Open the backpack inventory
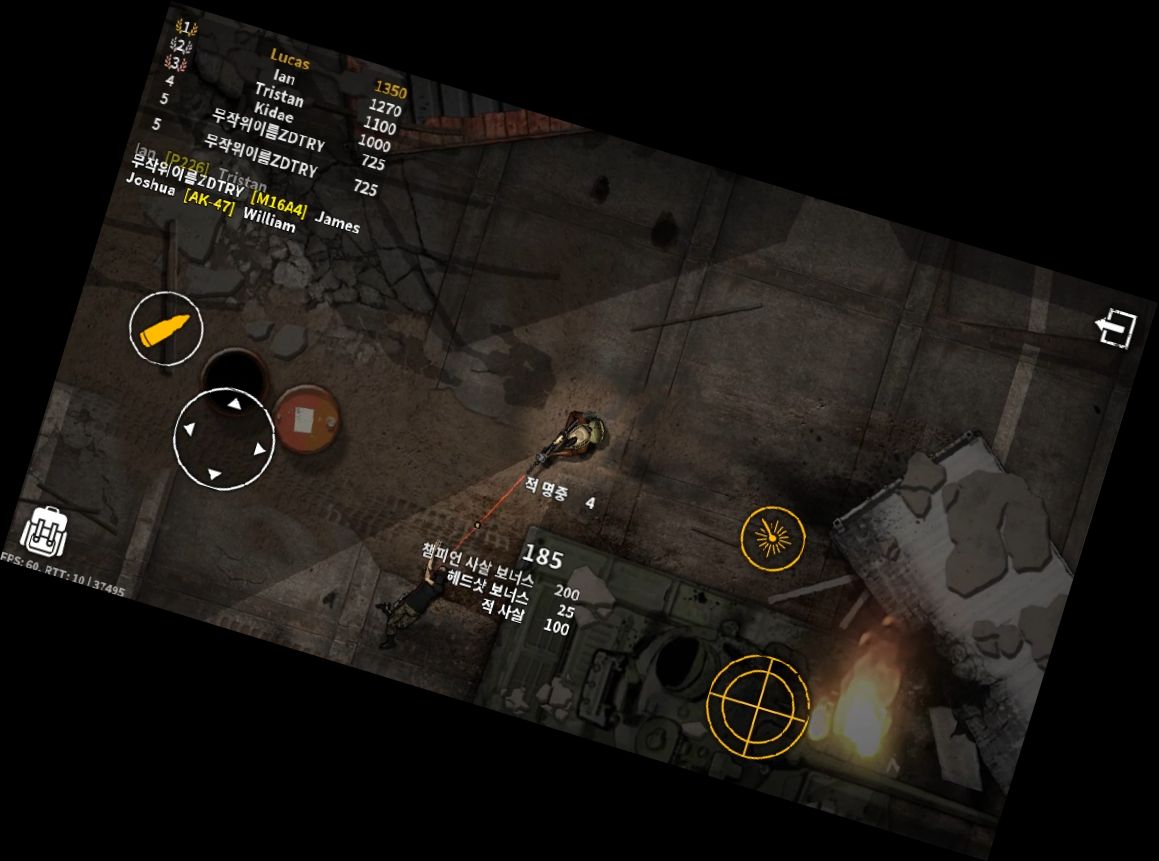 (43, 531)
